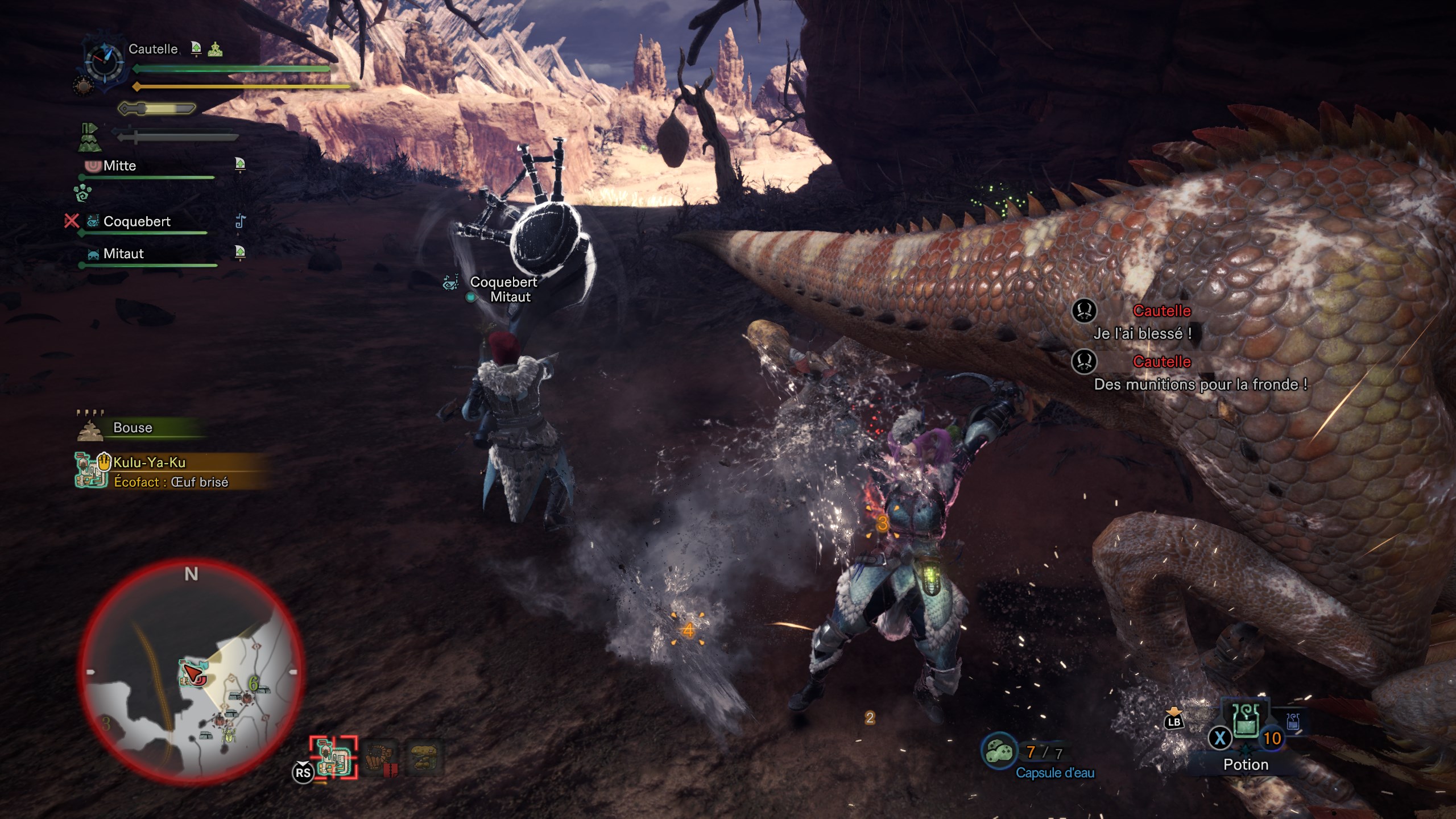
Task: Select the Kulu-Ya-Ku monster tracker entry
Action: pos(150,462)
